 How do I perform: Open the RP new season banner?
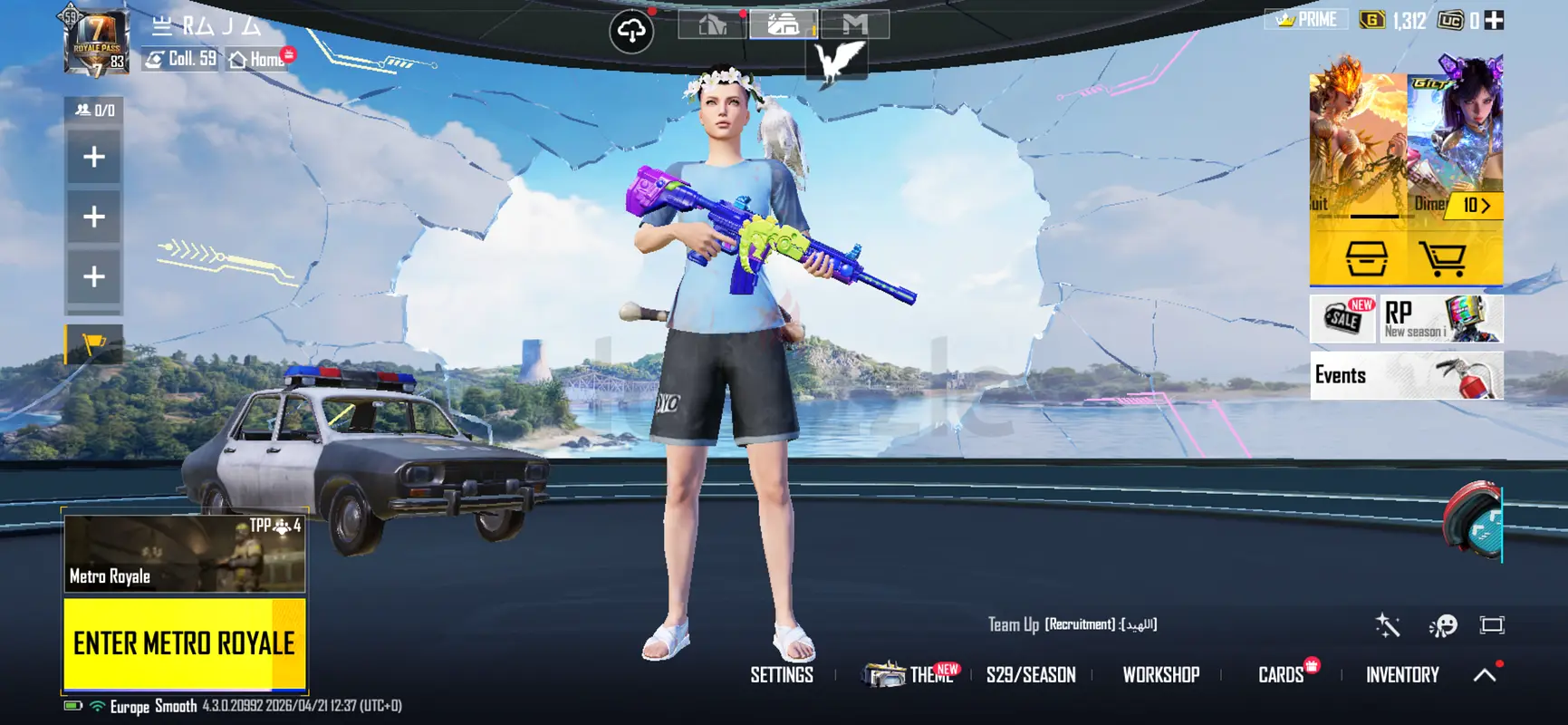pyautogui.click(x=1442, y=319)
